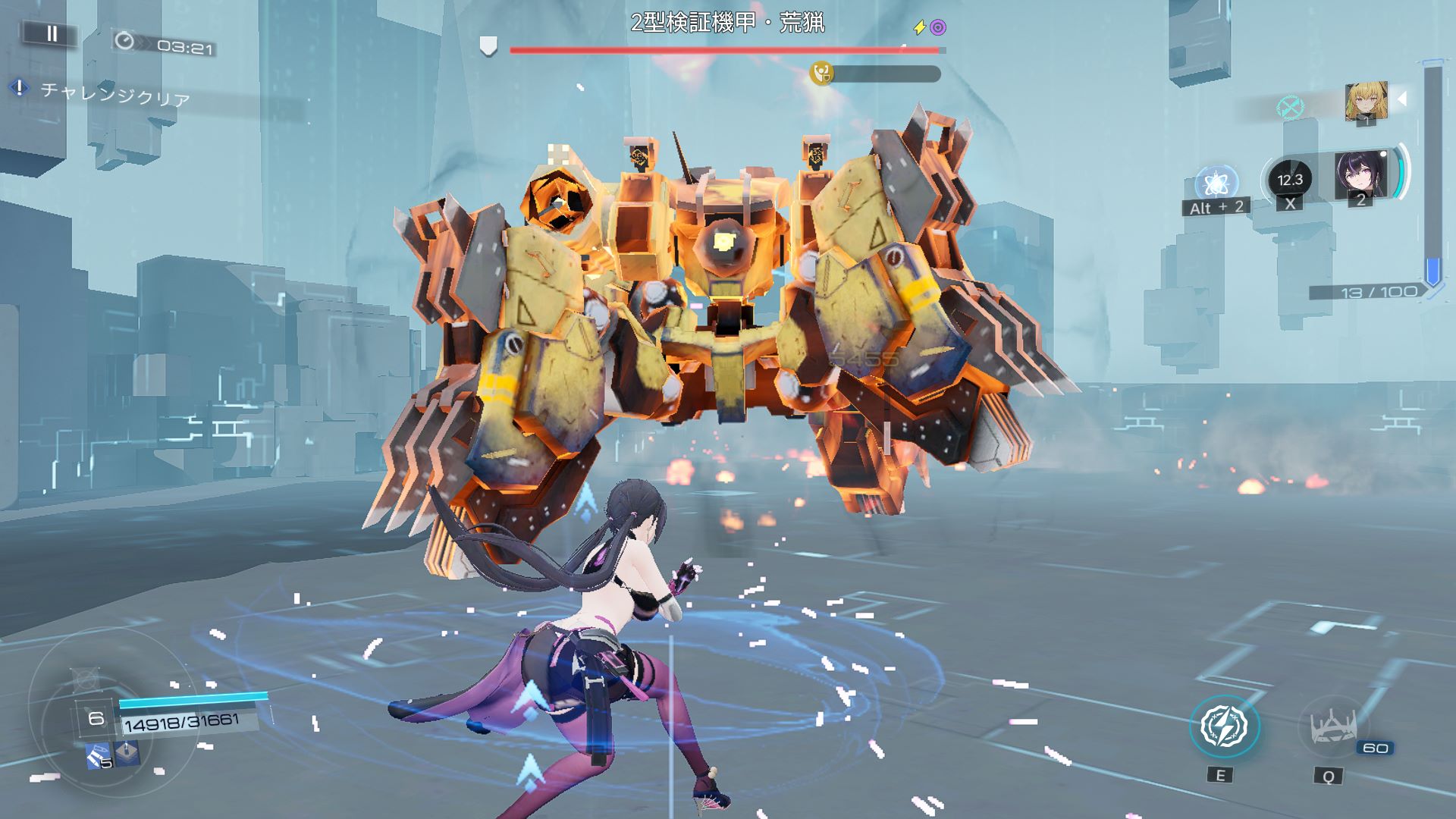The width and height of the screenshot is (1456, 819).
Task: Select the blue platform item icon
Action: [126, 752]
